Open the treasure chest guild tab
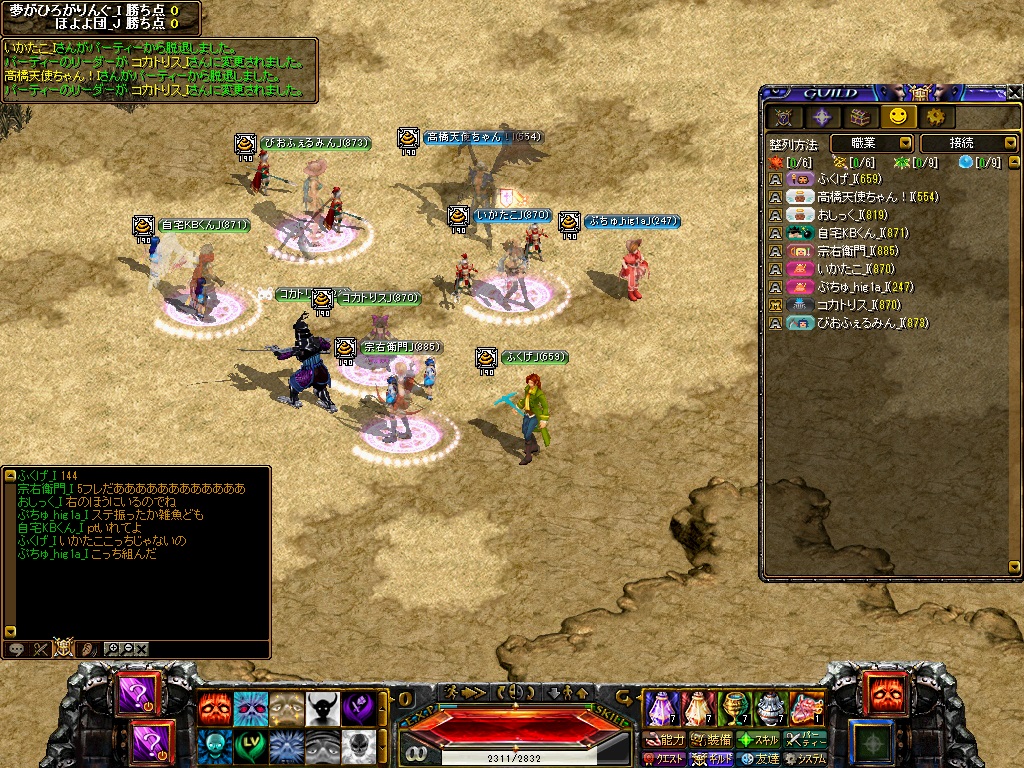 click(859, 117)
